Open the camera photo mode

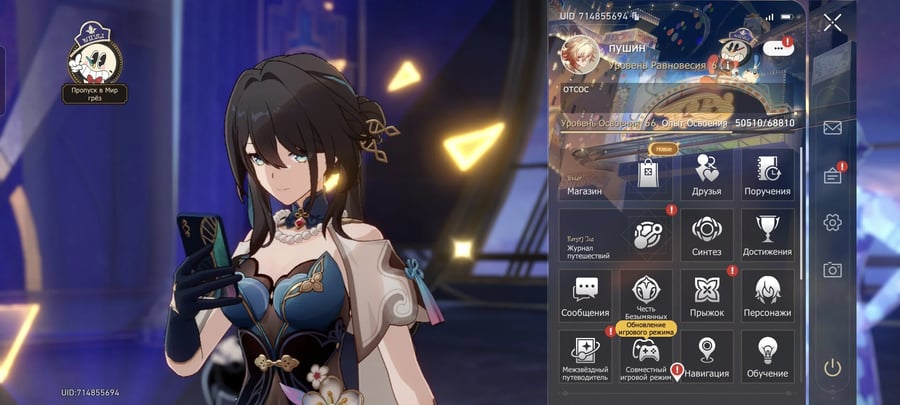832,269
